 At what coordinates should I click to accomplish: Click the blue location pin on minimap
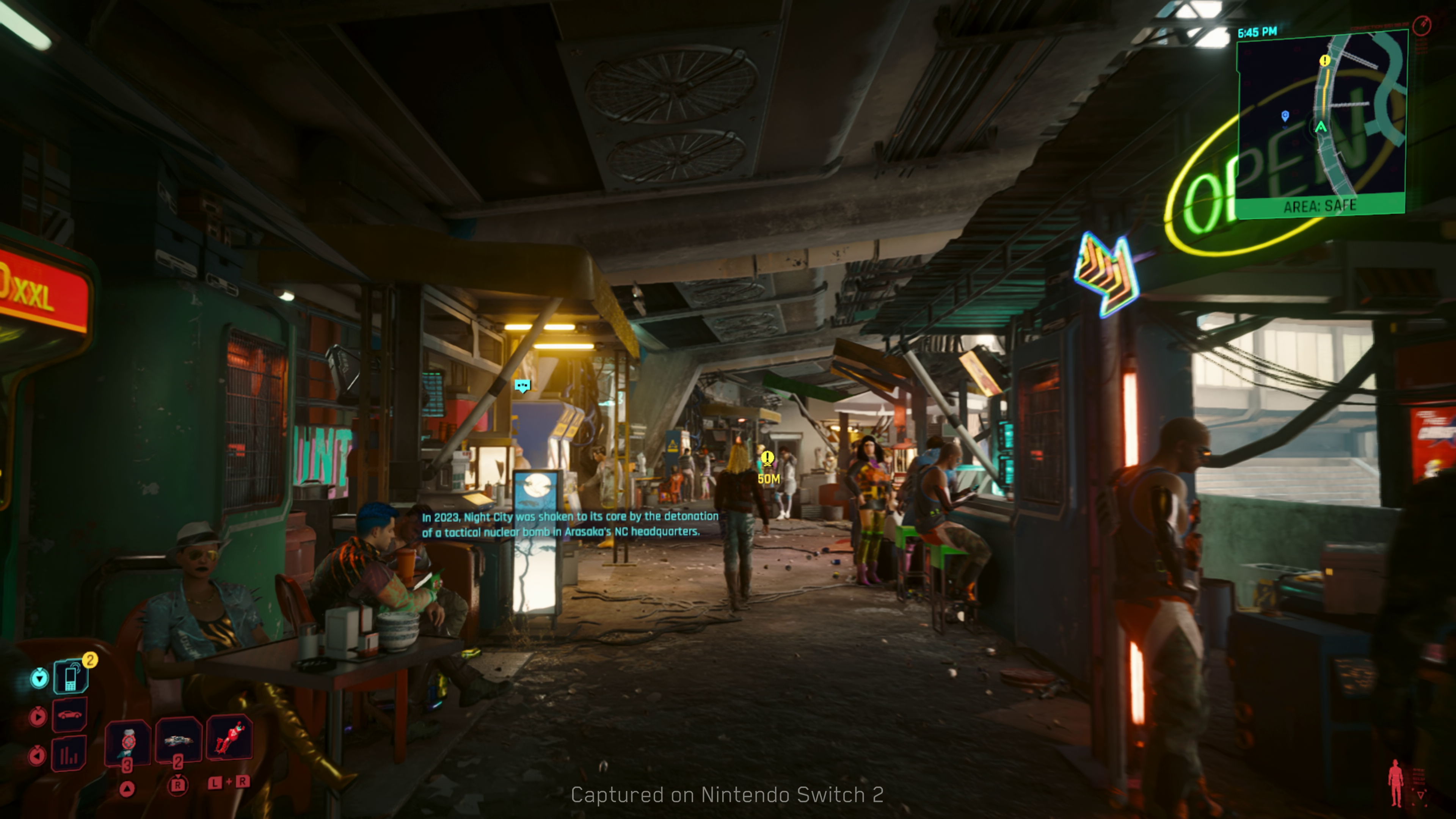coord(1285,116)
